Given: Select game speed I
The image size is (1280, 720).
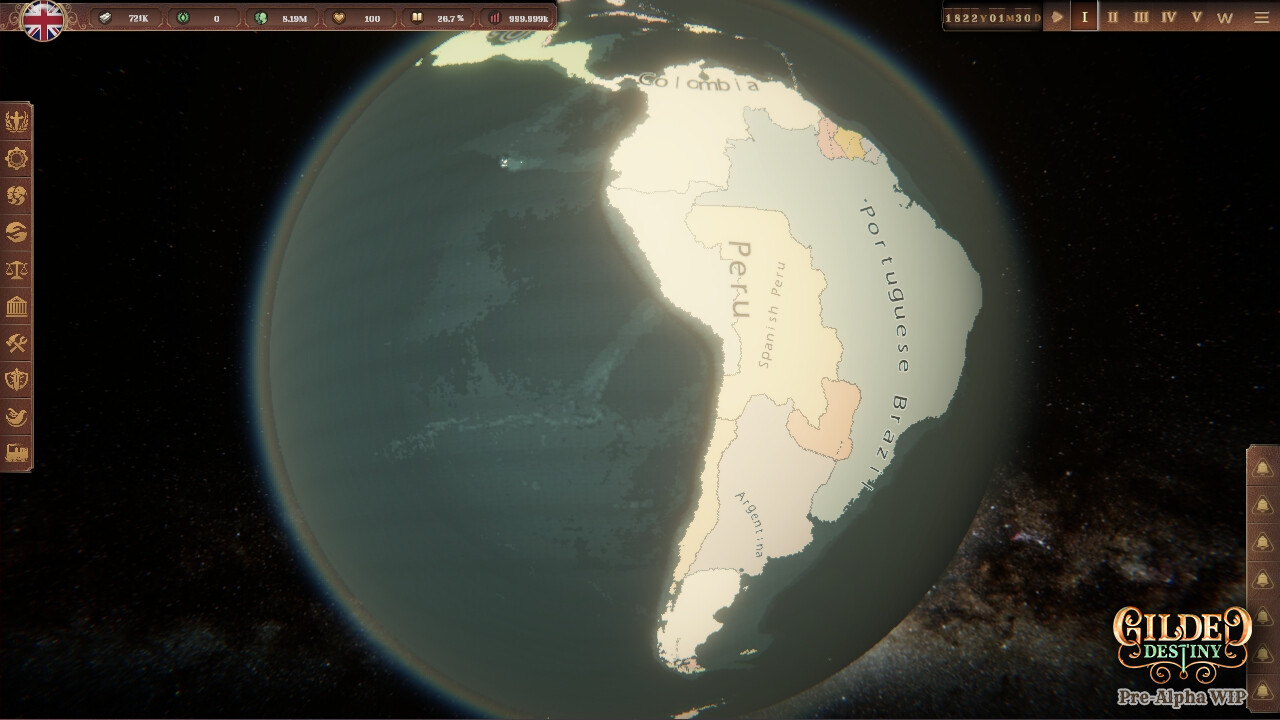Looking at the screenshot, I should tap(1082, 16).
